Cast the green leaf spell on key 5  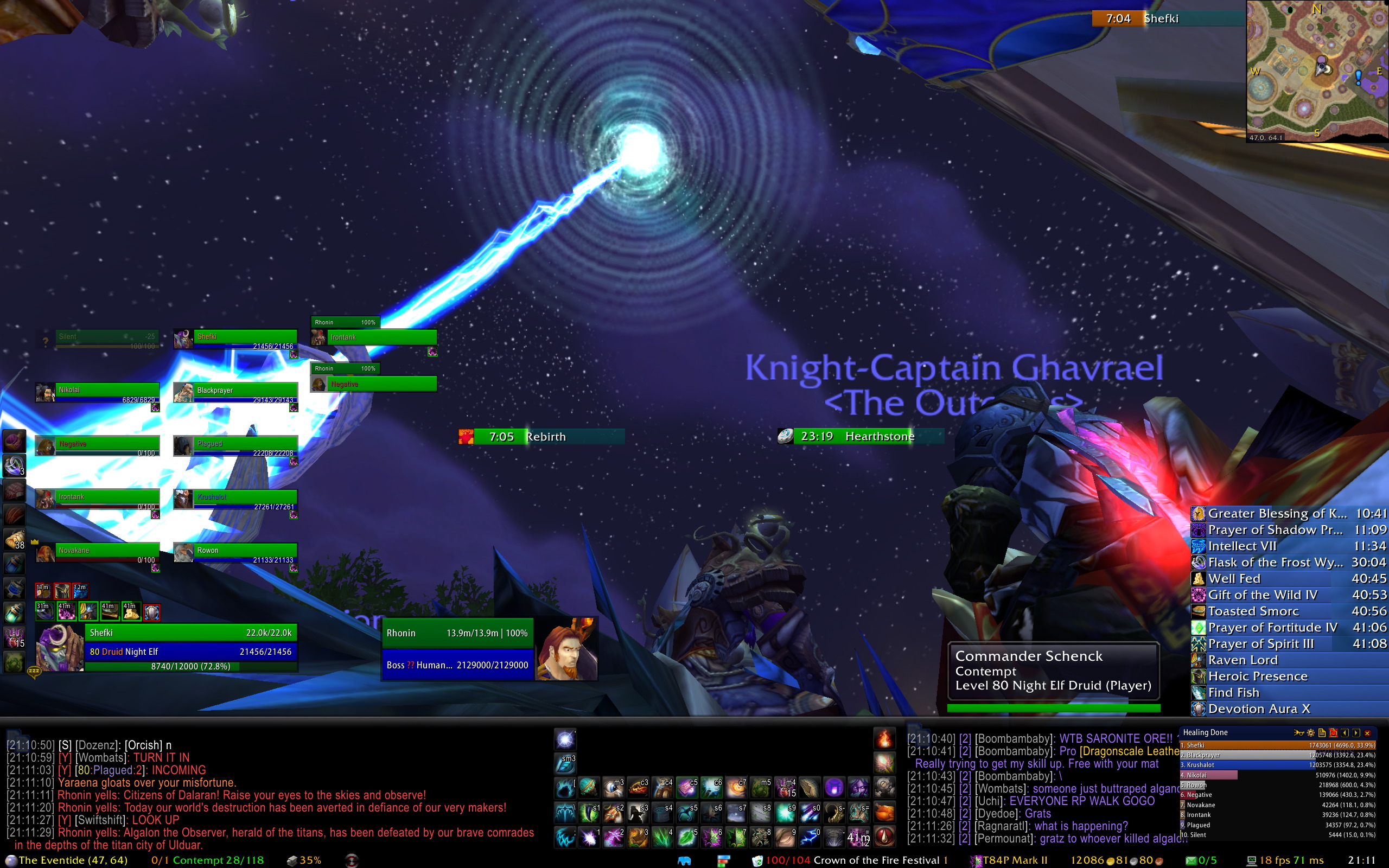point(686,837)
